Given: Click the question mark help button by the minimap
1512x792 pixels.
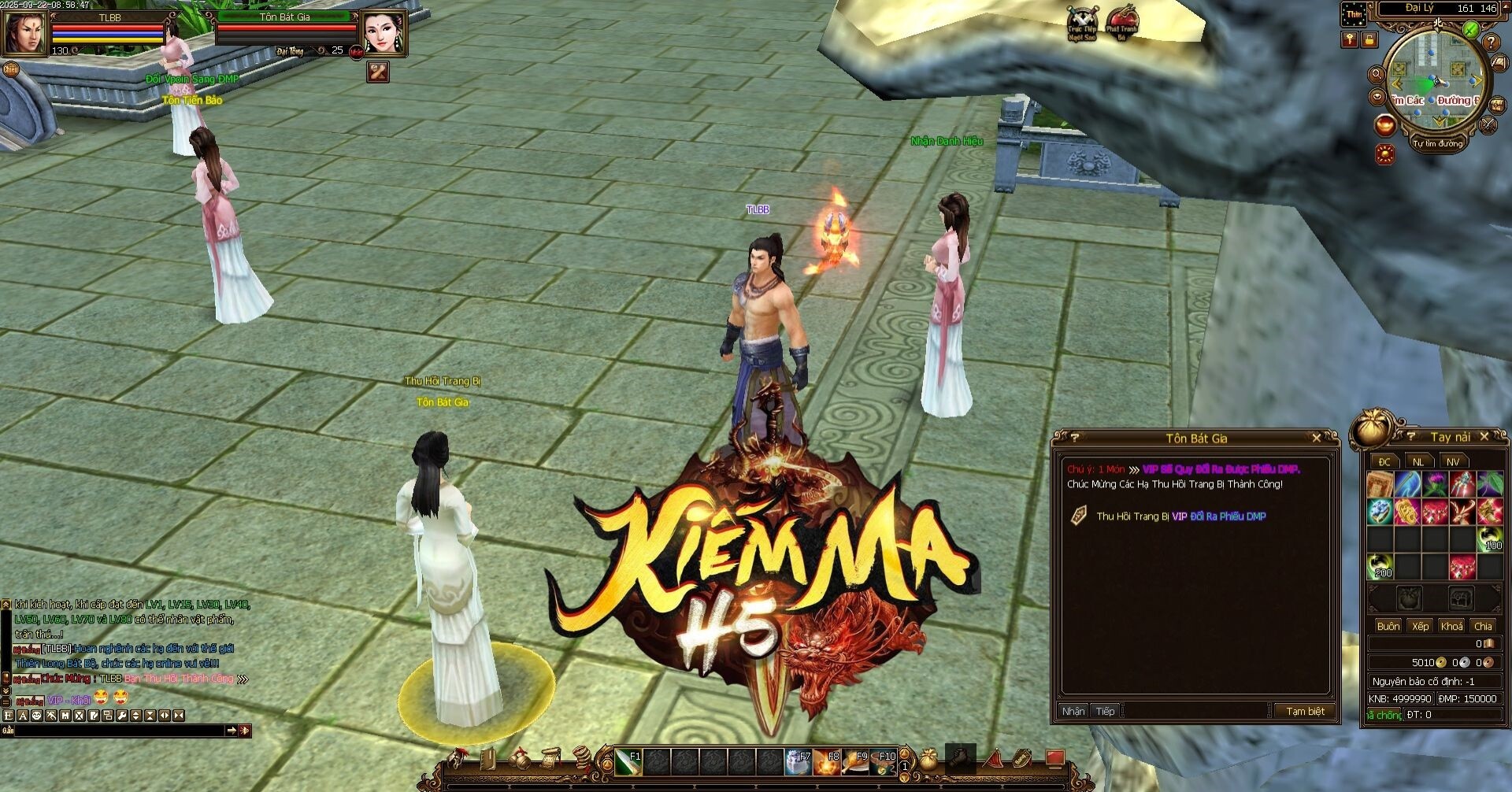Looking at the screenshot, I should 1491,43.
